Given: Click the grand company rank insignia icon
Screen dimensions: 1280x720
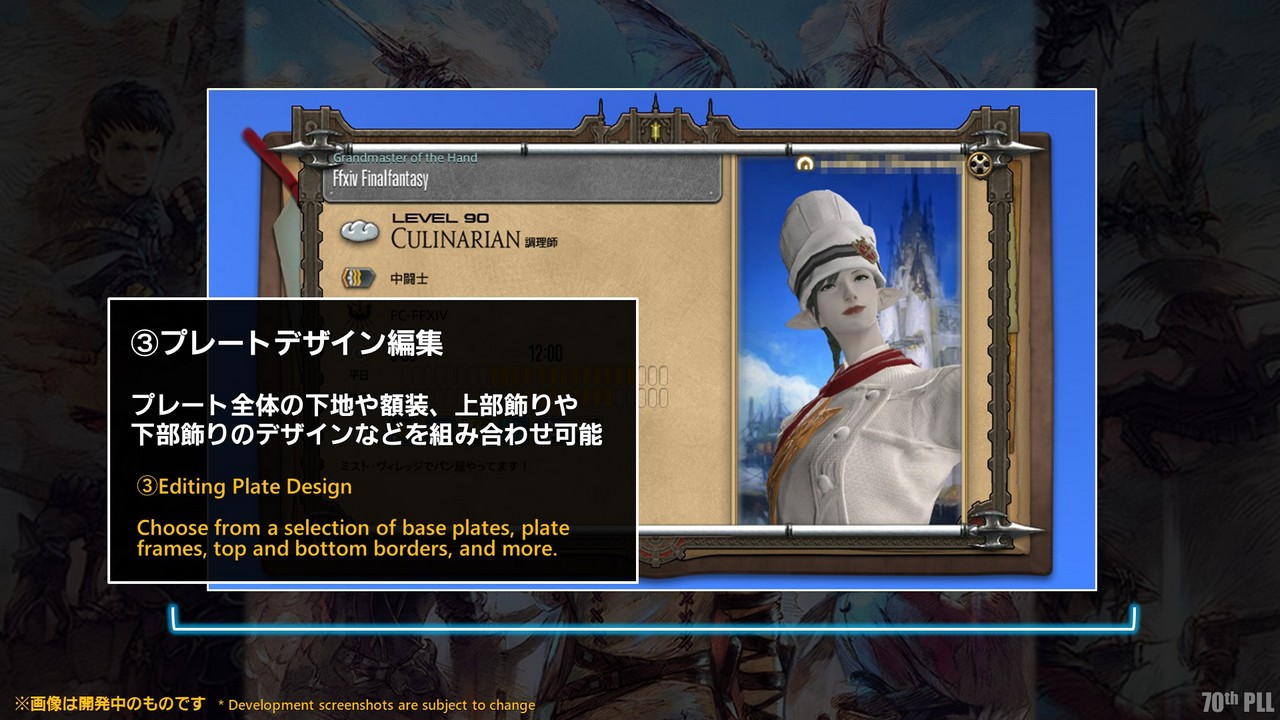Looking at the screenshot, I should tap(358, 279).
